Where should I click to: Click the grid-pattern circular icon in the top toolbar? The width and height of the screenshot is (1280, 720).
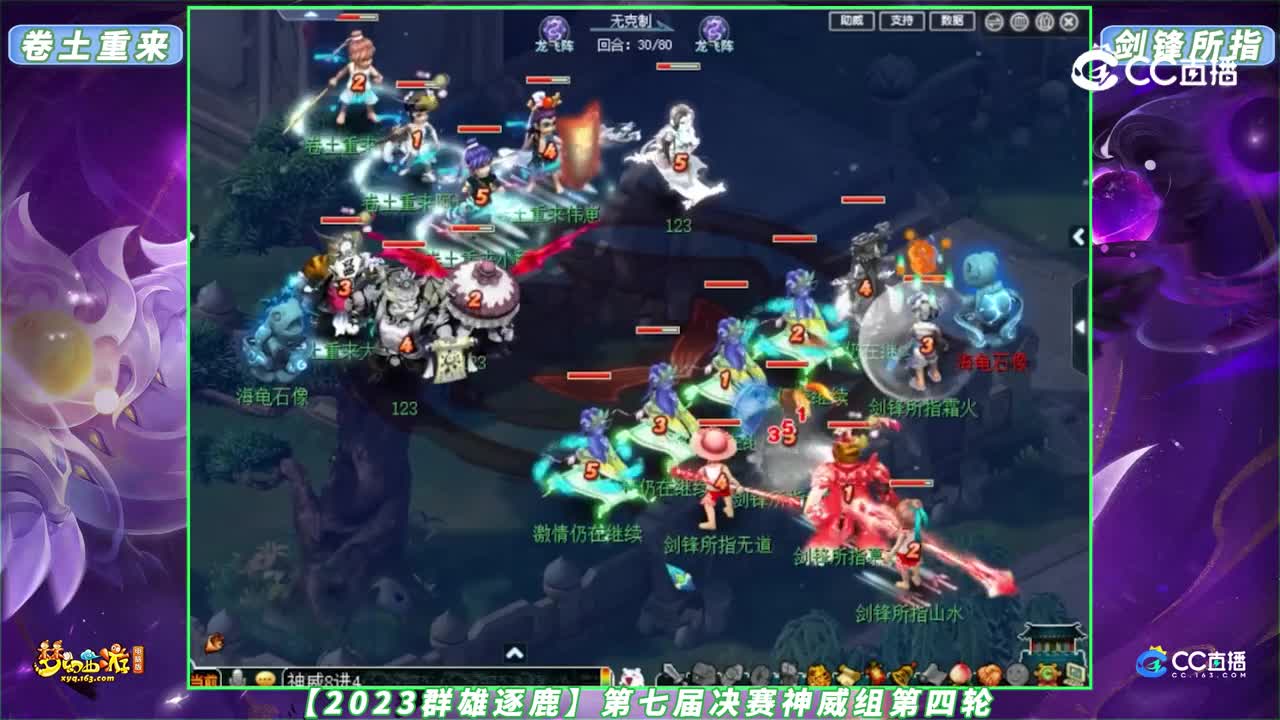(1020, 21)
